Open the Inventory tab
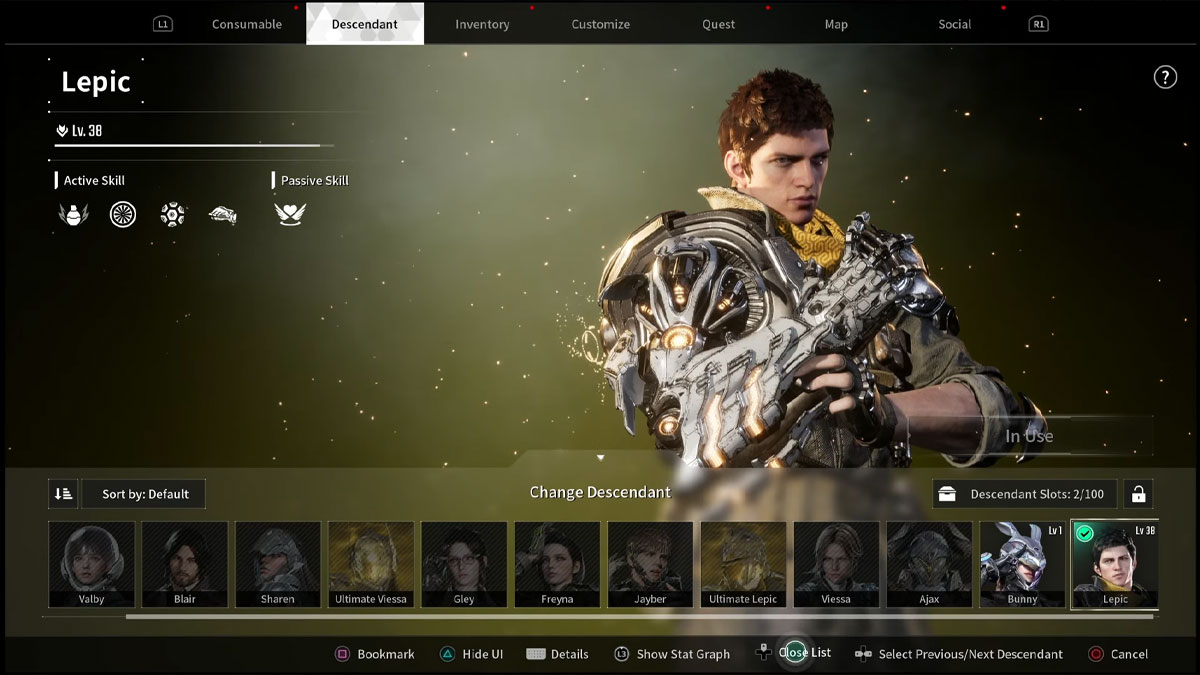Screen dimensions: 1200x675 (482, 24)
